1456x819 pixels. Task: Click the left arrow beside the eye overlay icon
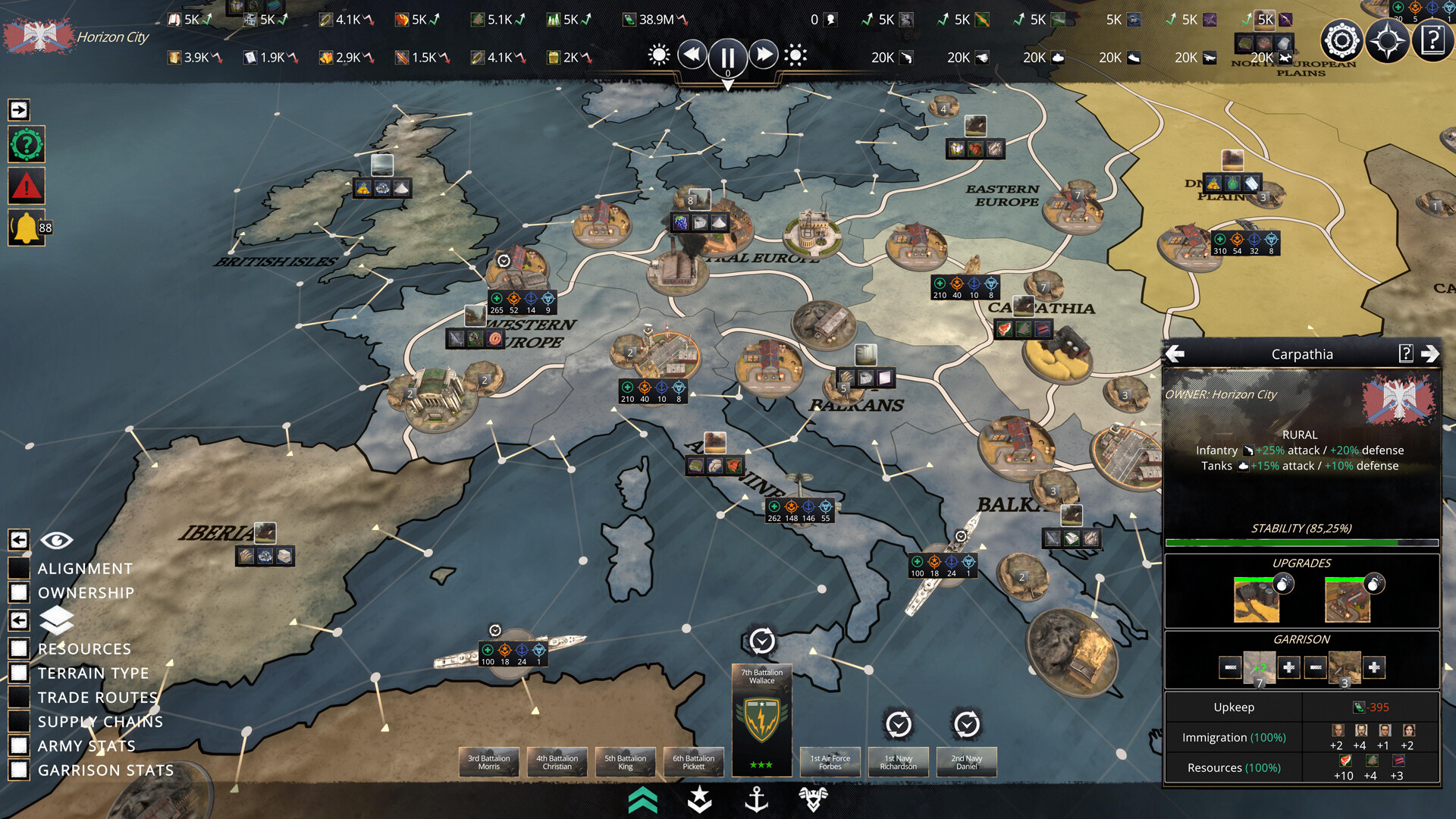coord(18,540)
